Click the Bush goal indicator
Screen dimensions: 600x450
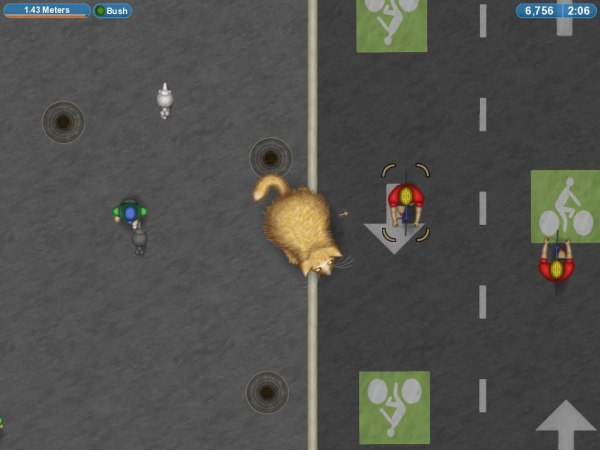[112, 11]
